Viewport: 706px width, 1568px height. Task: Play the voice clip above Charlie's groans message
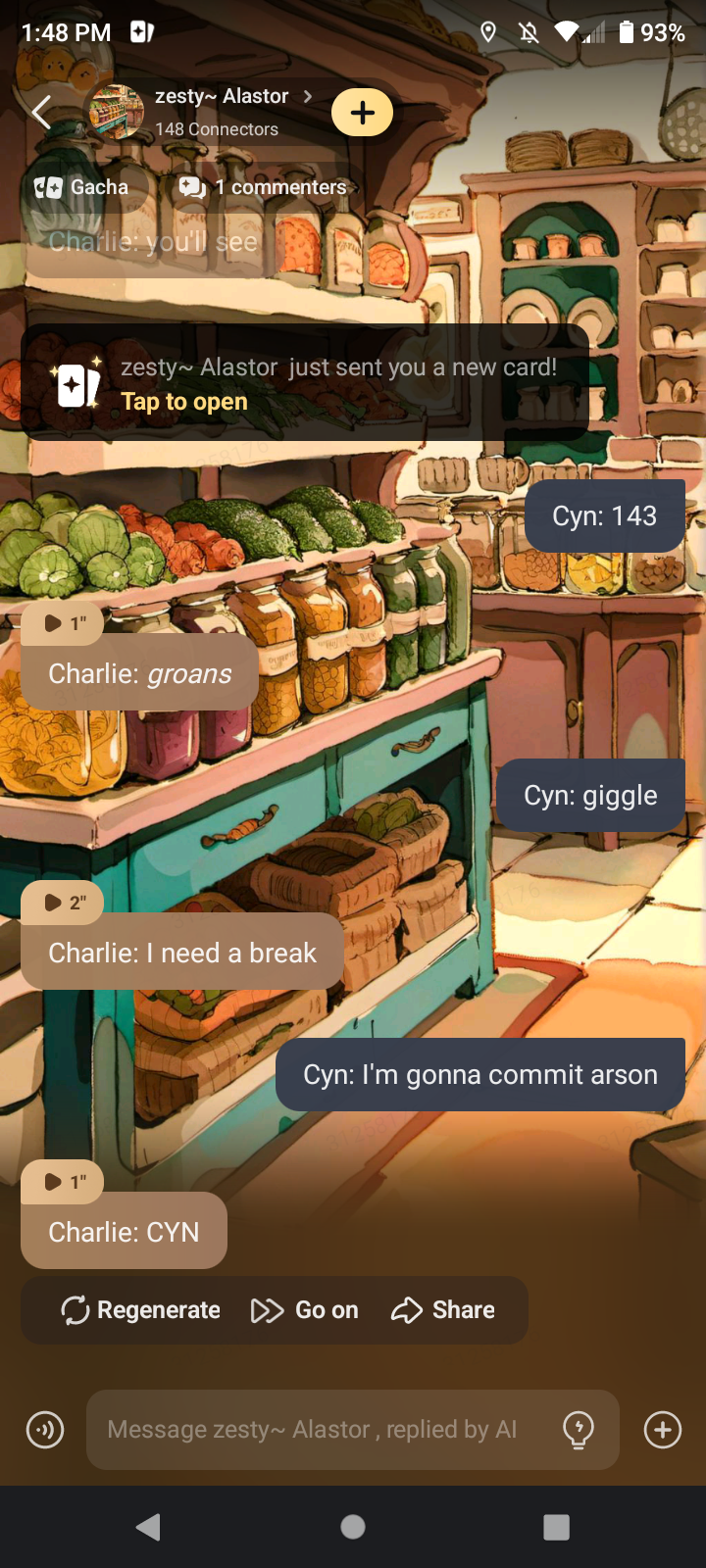point(64,623)
